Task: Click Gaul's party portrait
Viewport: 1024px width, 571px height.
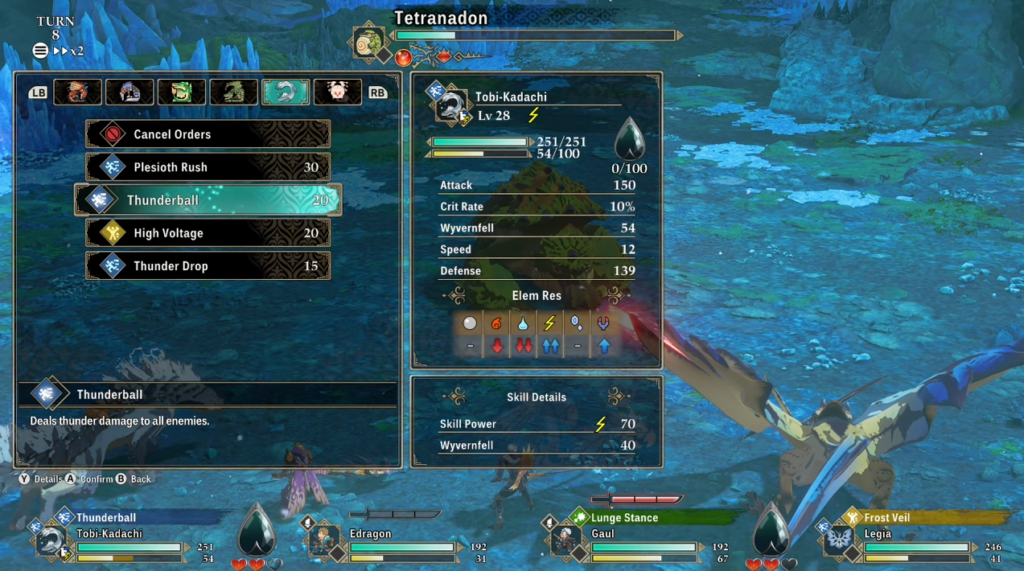Action: click(x=564, y=540)
